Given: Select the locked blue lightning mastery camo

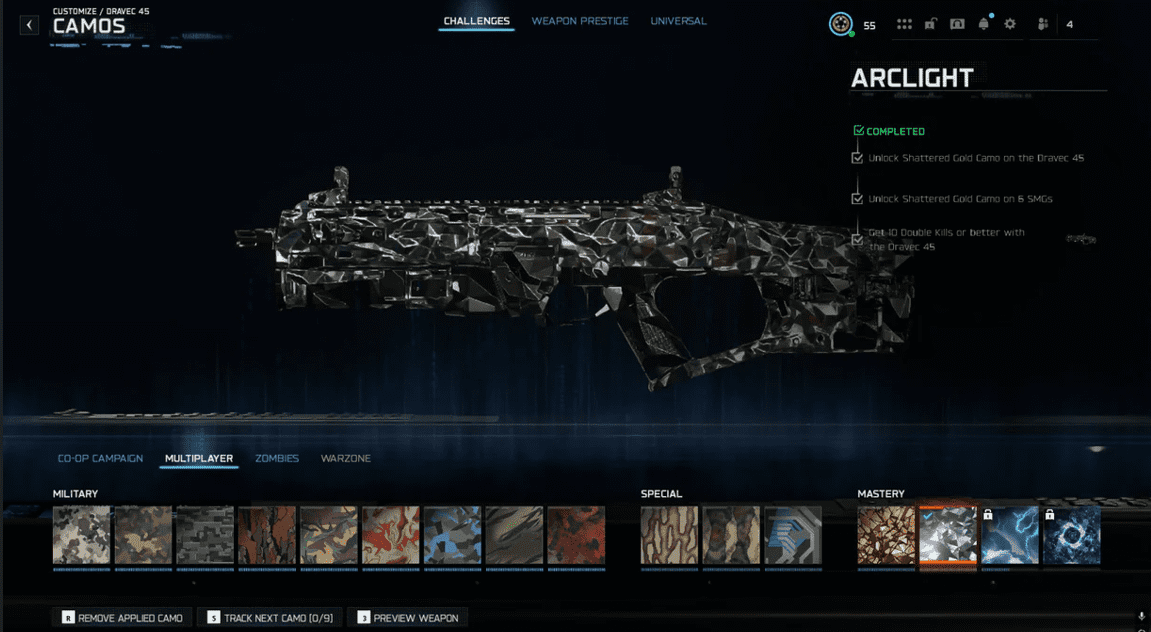Looking at the screenshot, I should point(1010,535).
